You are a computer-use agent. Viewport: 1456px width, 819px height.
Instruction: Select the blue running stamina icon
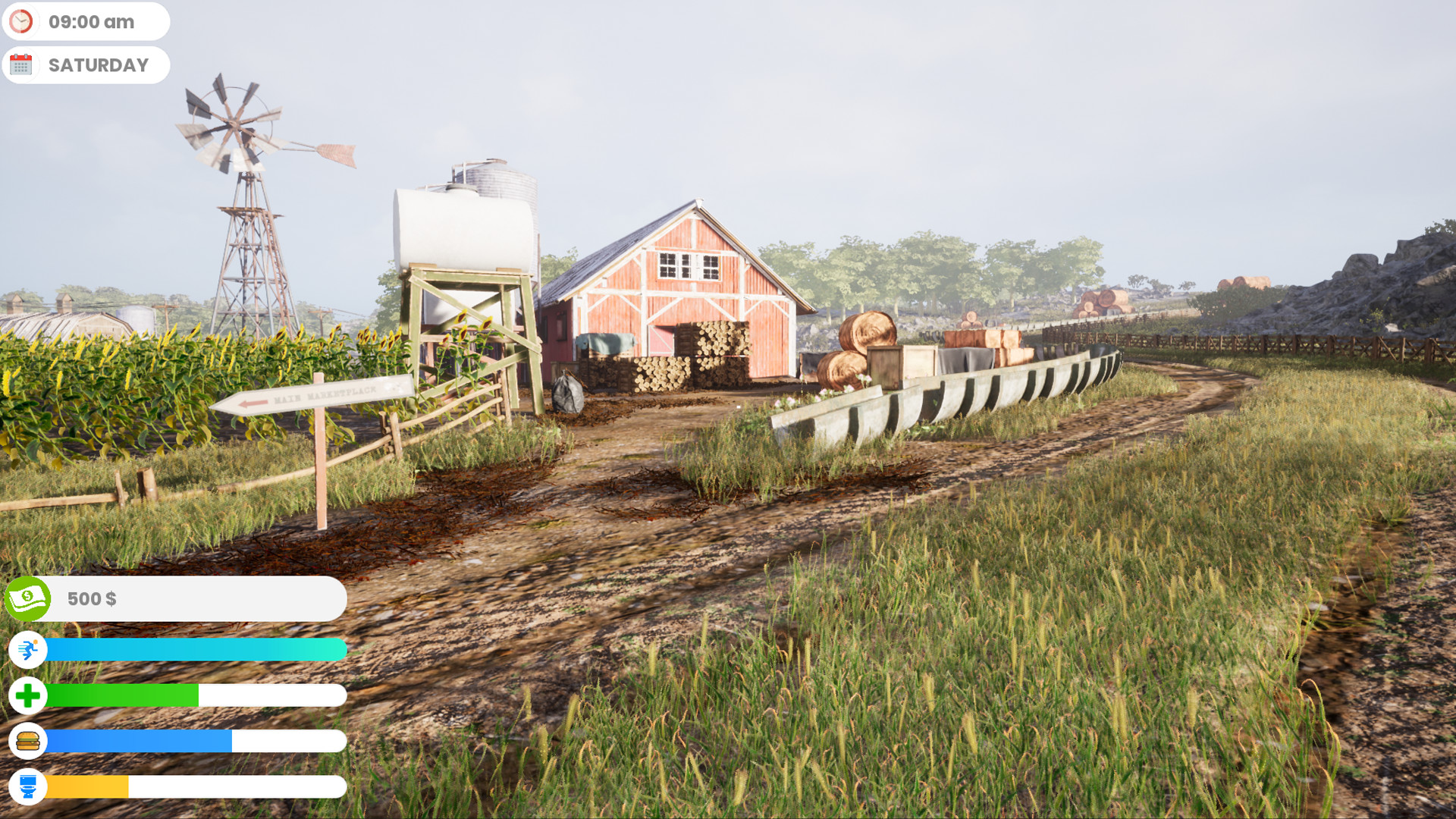(x=27, y=650)
